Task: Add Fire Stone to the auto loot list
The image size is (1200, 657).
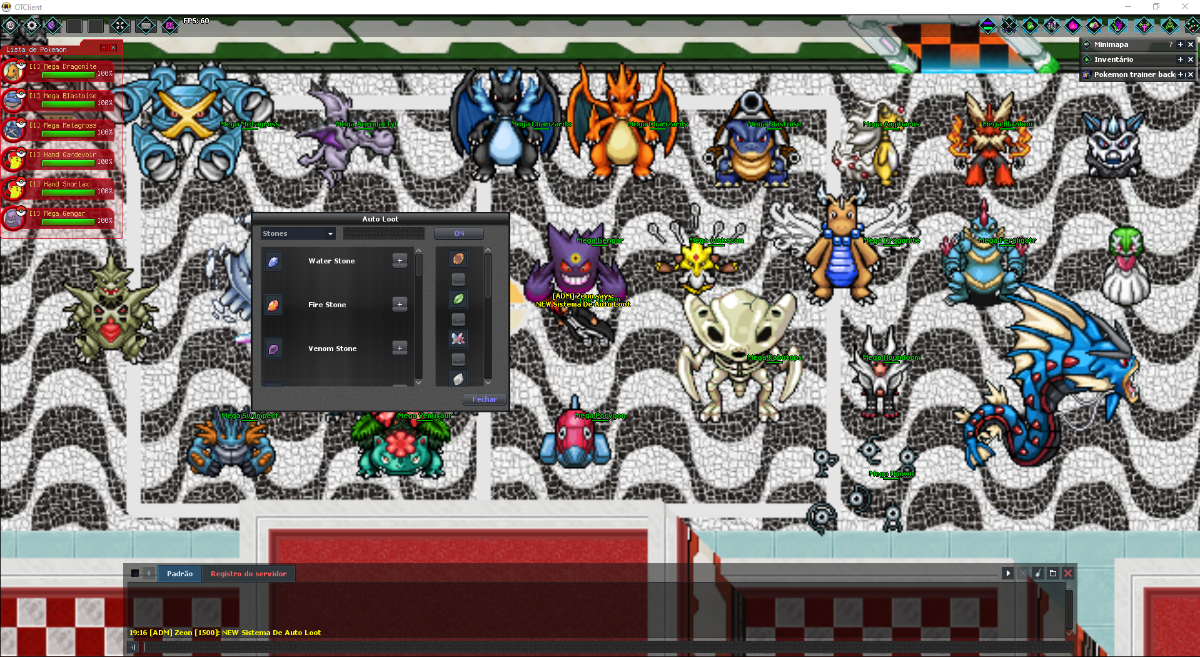Action: (399, 304)
